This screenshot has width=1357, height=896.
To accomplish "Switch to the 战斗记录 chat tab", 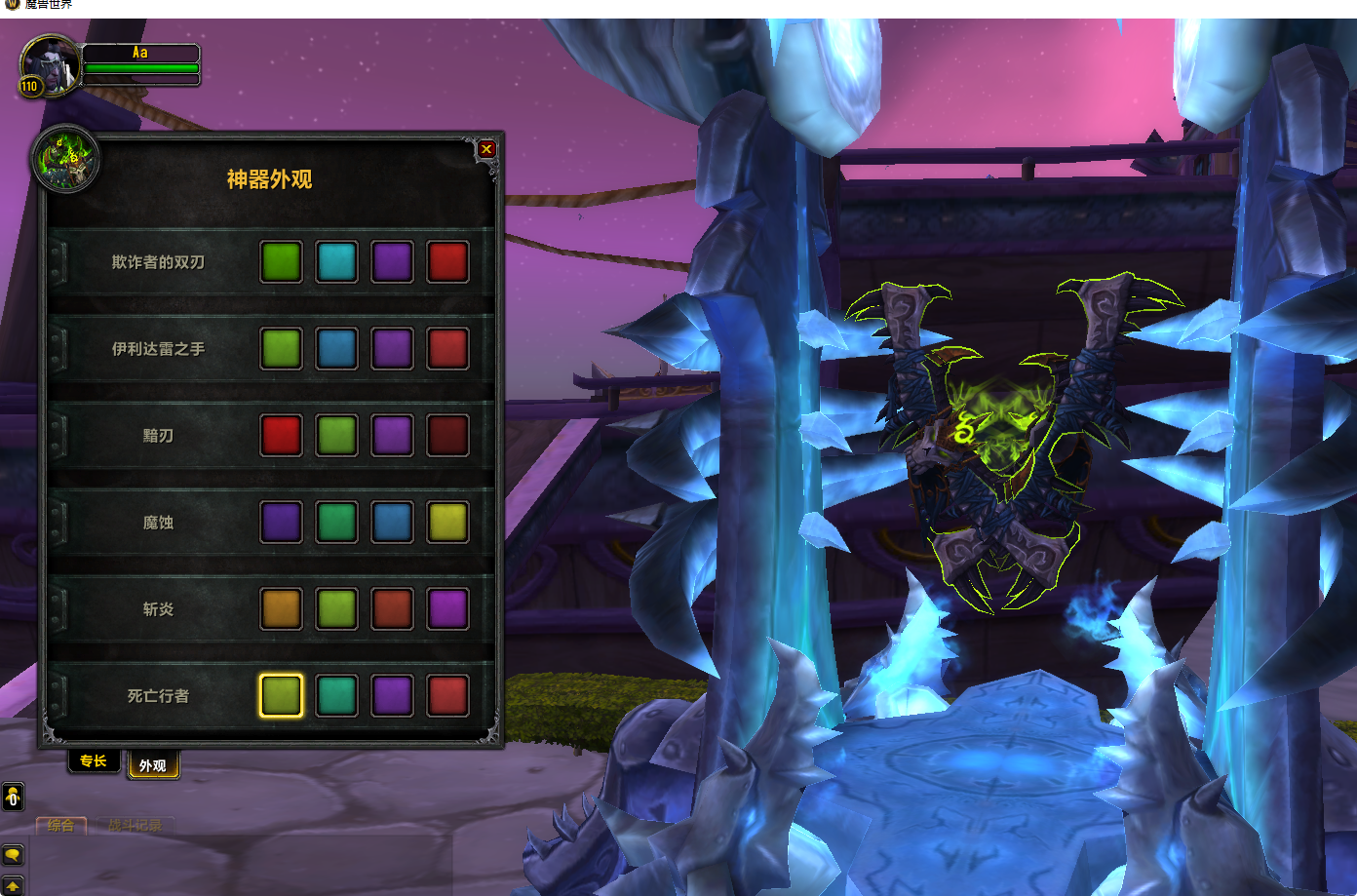I will (135, 826).
